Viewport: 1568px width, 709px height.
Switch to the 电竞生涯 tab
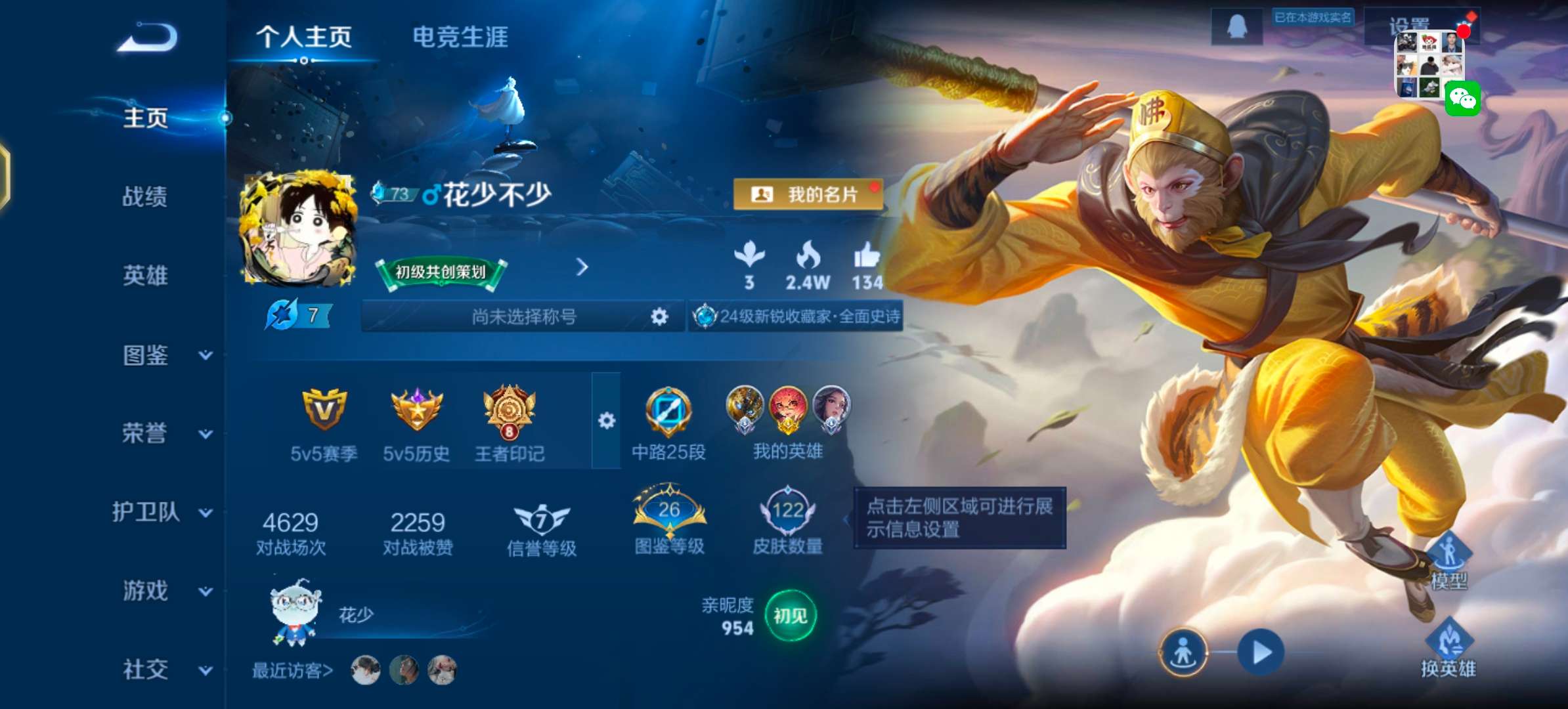coord(461,38)
